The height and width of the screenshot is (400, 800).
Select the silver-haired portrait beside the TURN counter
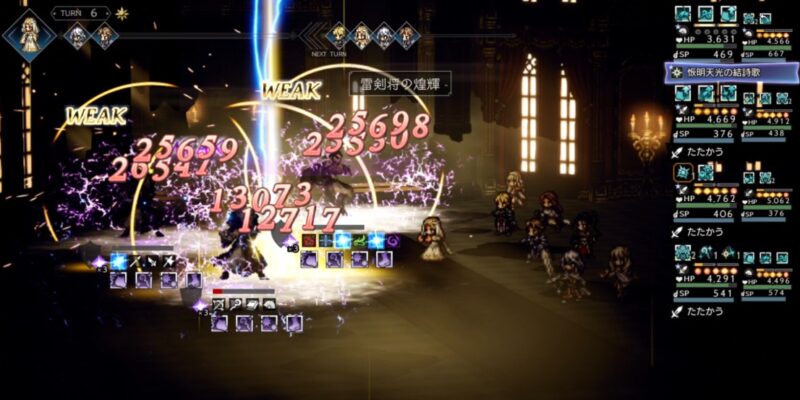point(77,36)
